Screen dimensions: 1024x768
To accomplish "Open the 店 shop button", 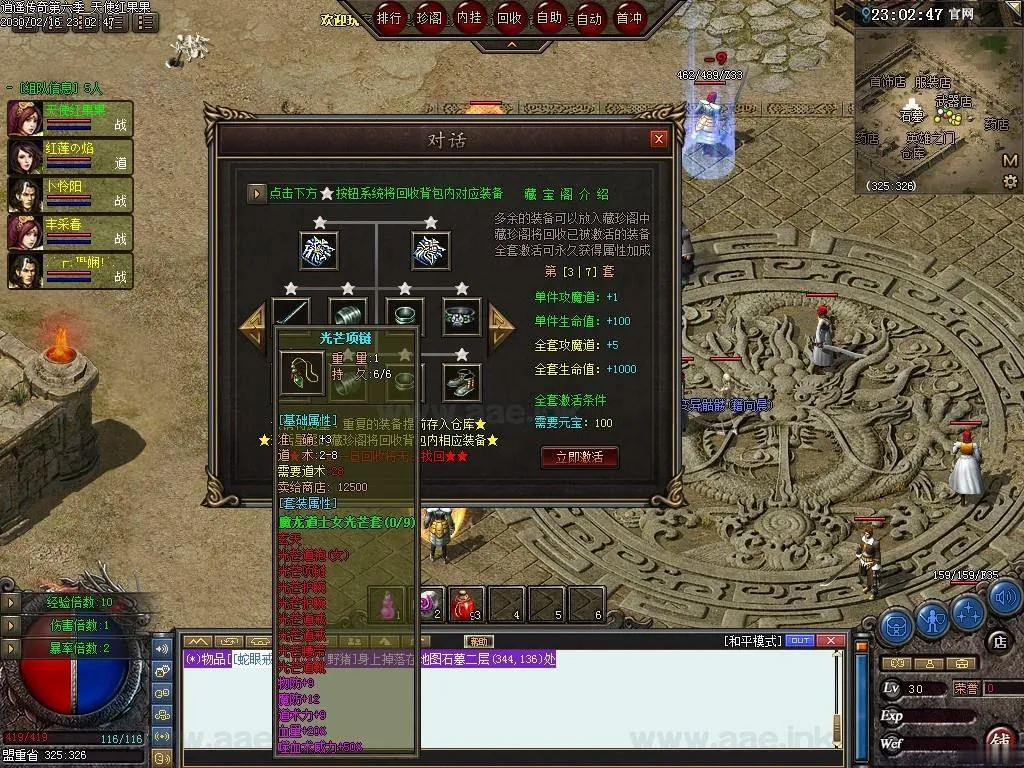I will coord(997,640).
